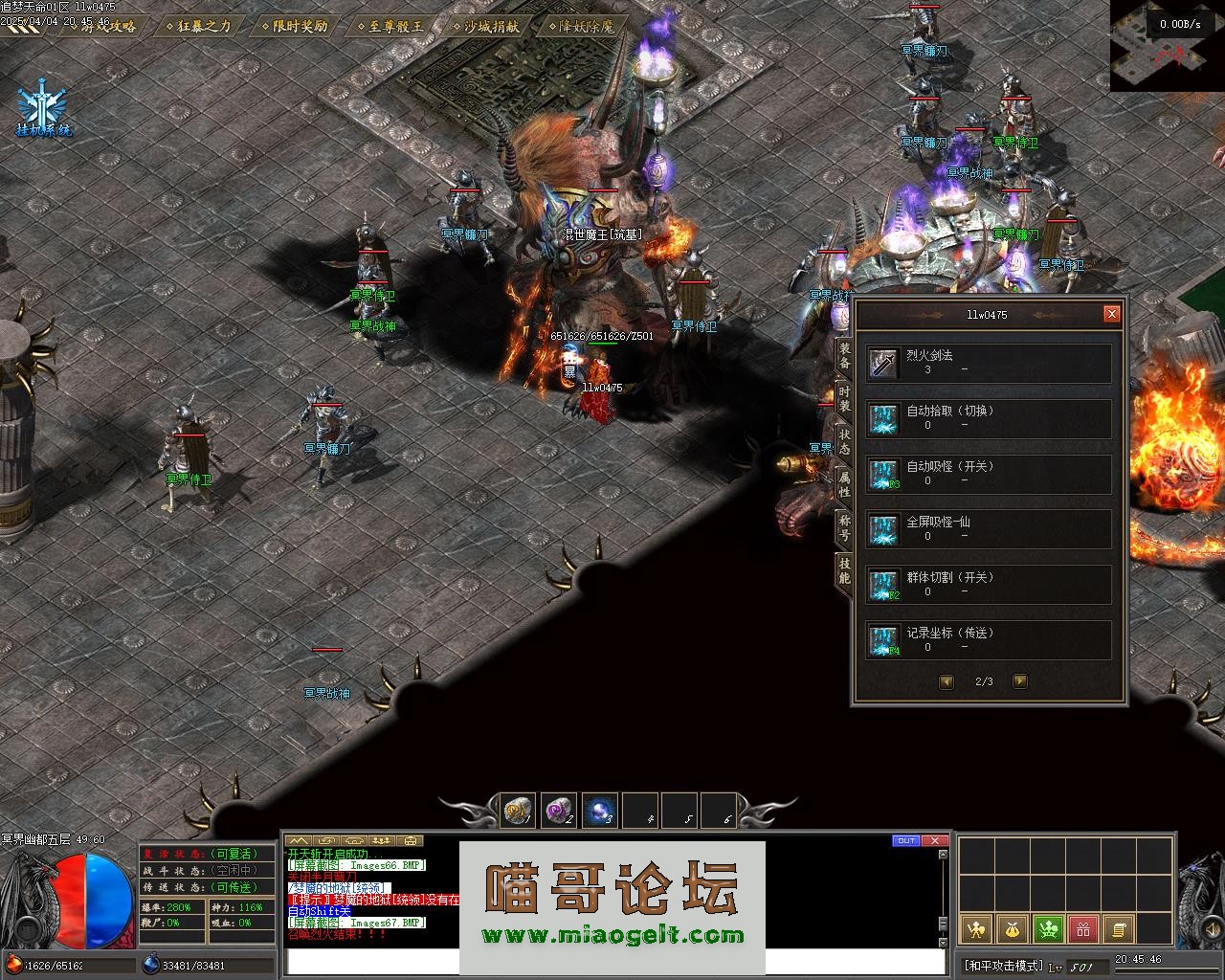Switch to the 装备 equipment tab

pos(844,356)
